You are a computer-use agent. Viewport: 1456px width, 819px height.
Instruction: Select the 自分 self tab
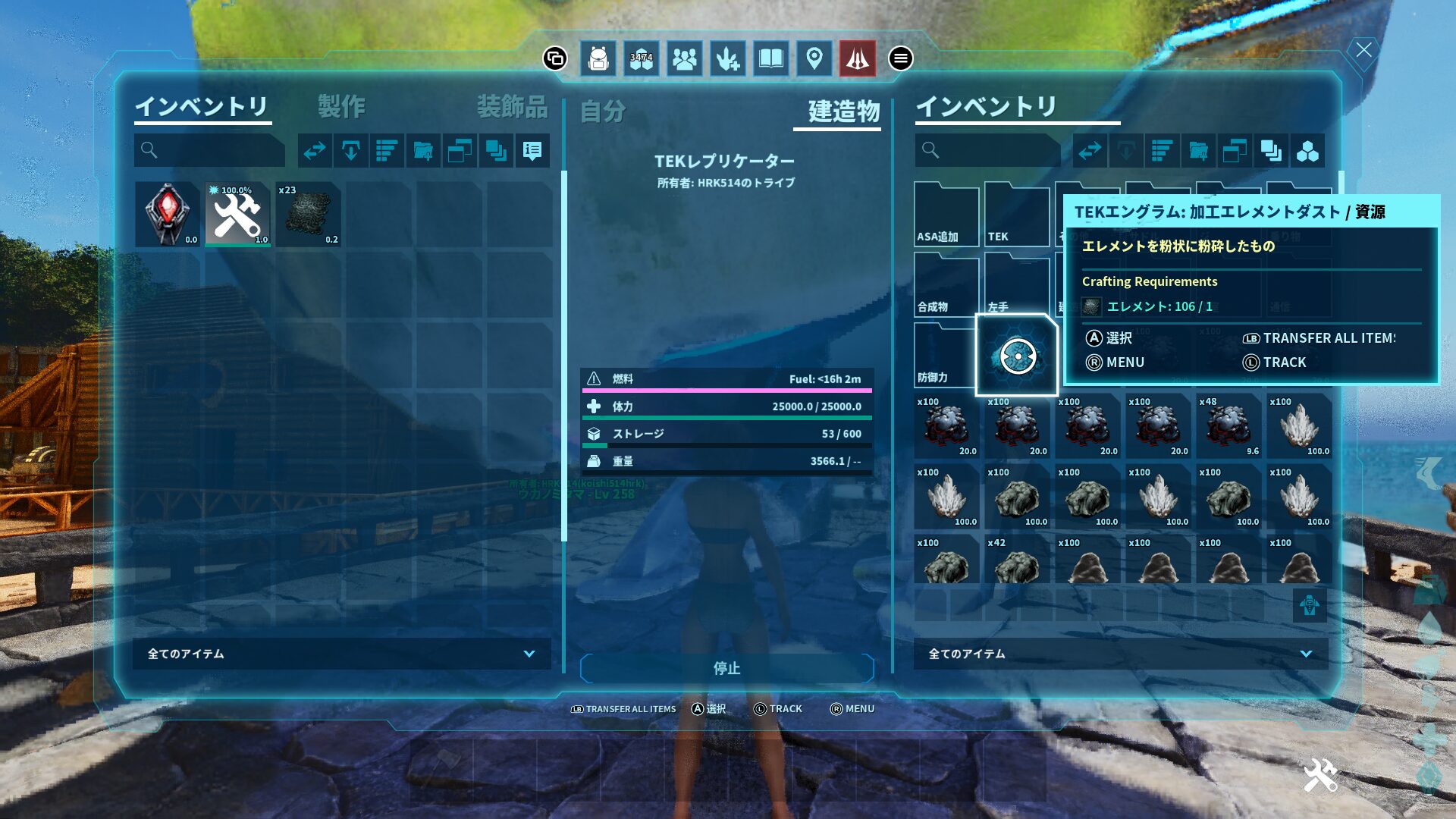[x=603, y=111]
